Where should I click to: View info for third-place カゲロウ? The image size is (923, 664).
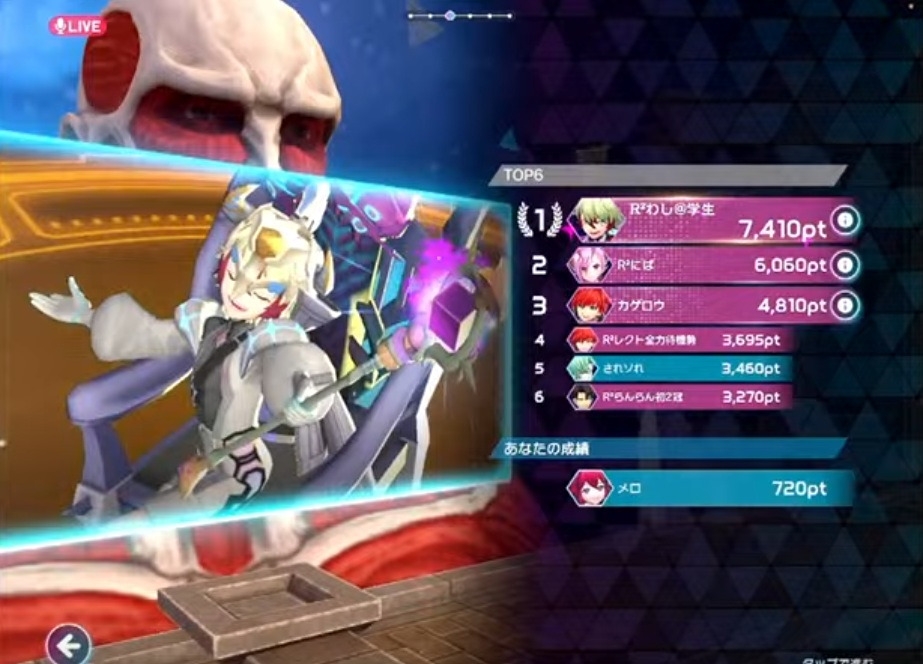pos(845,305)
